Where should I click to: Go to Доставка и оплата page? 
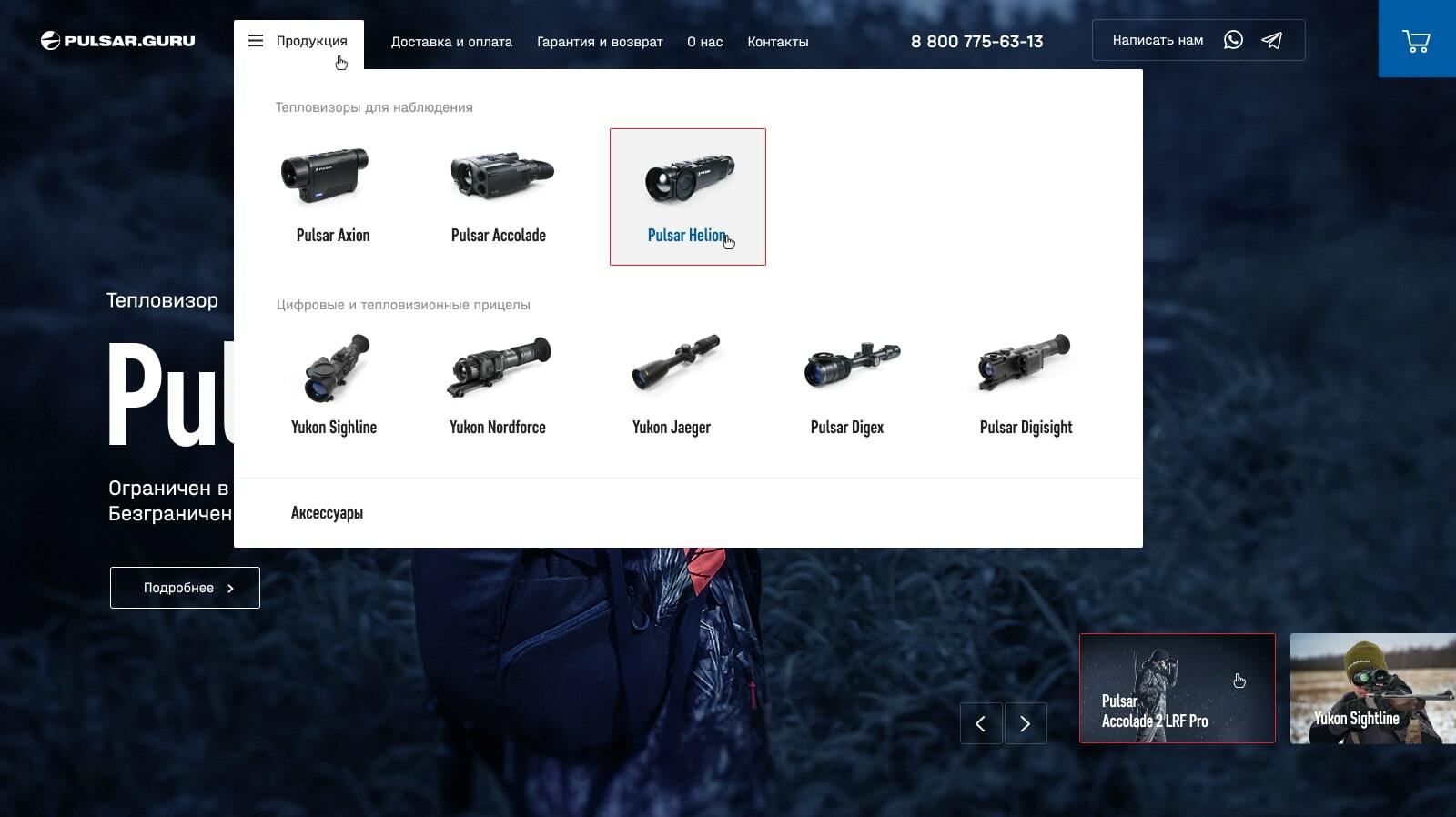[451, 42]
